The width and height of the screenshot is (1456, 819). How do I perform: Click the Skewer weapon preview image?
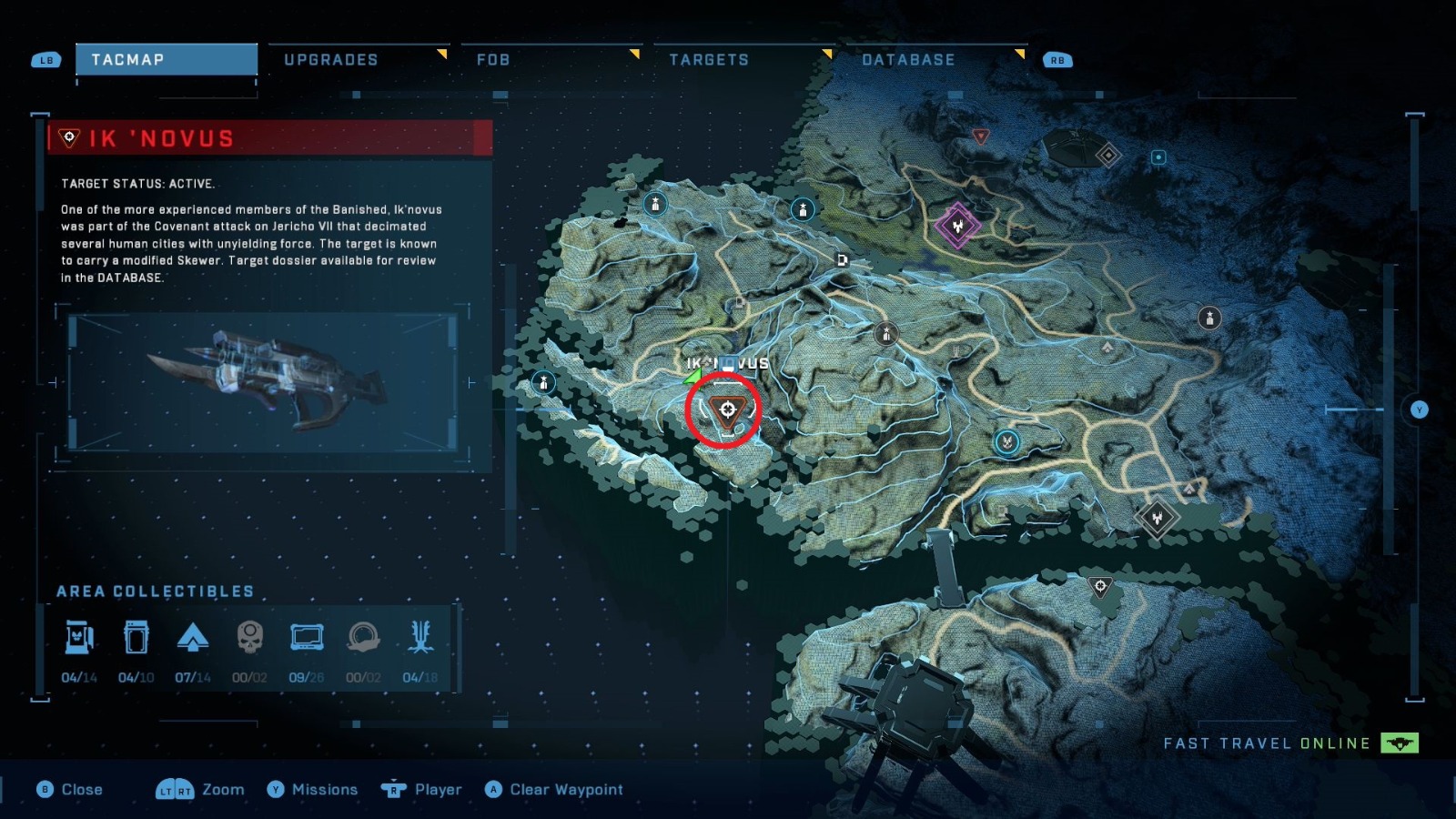coord(273,382)
